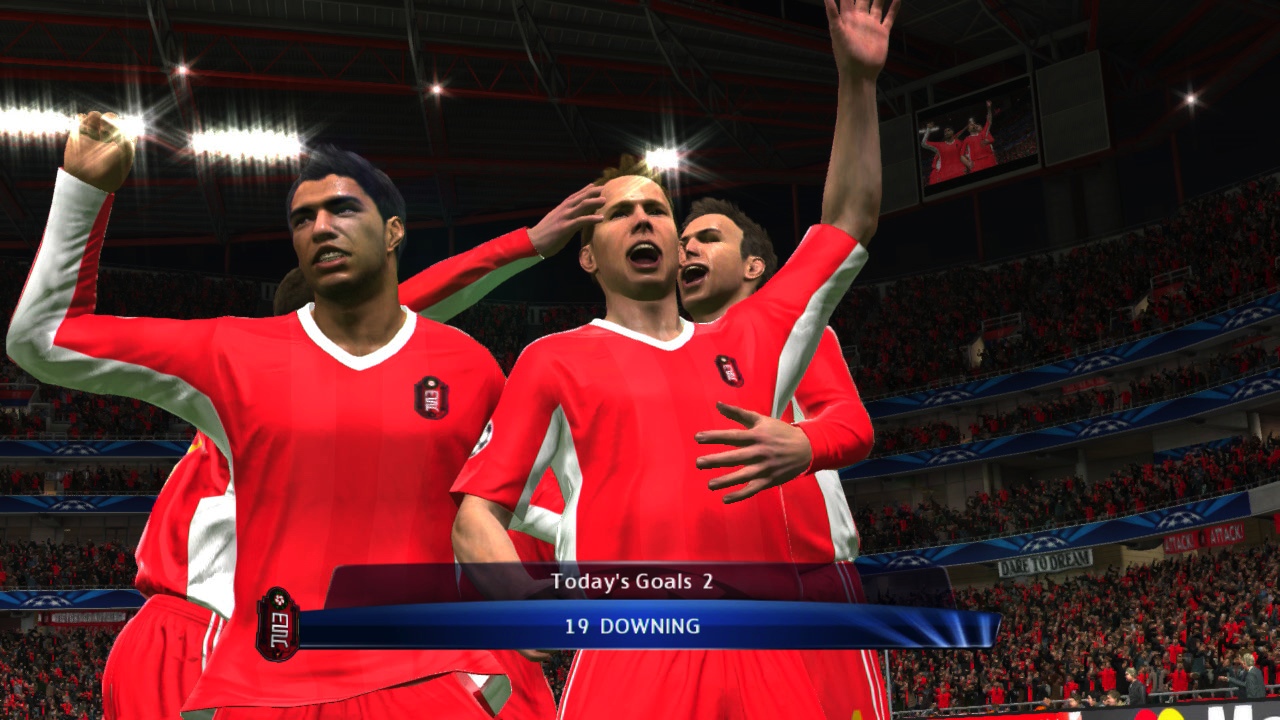Click the Champions League starball sleeve patch

483,440
